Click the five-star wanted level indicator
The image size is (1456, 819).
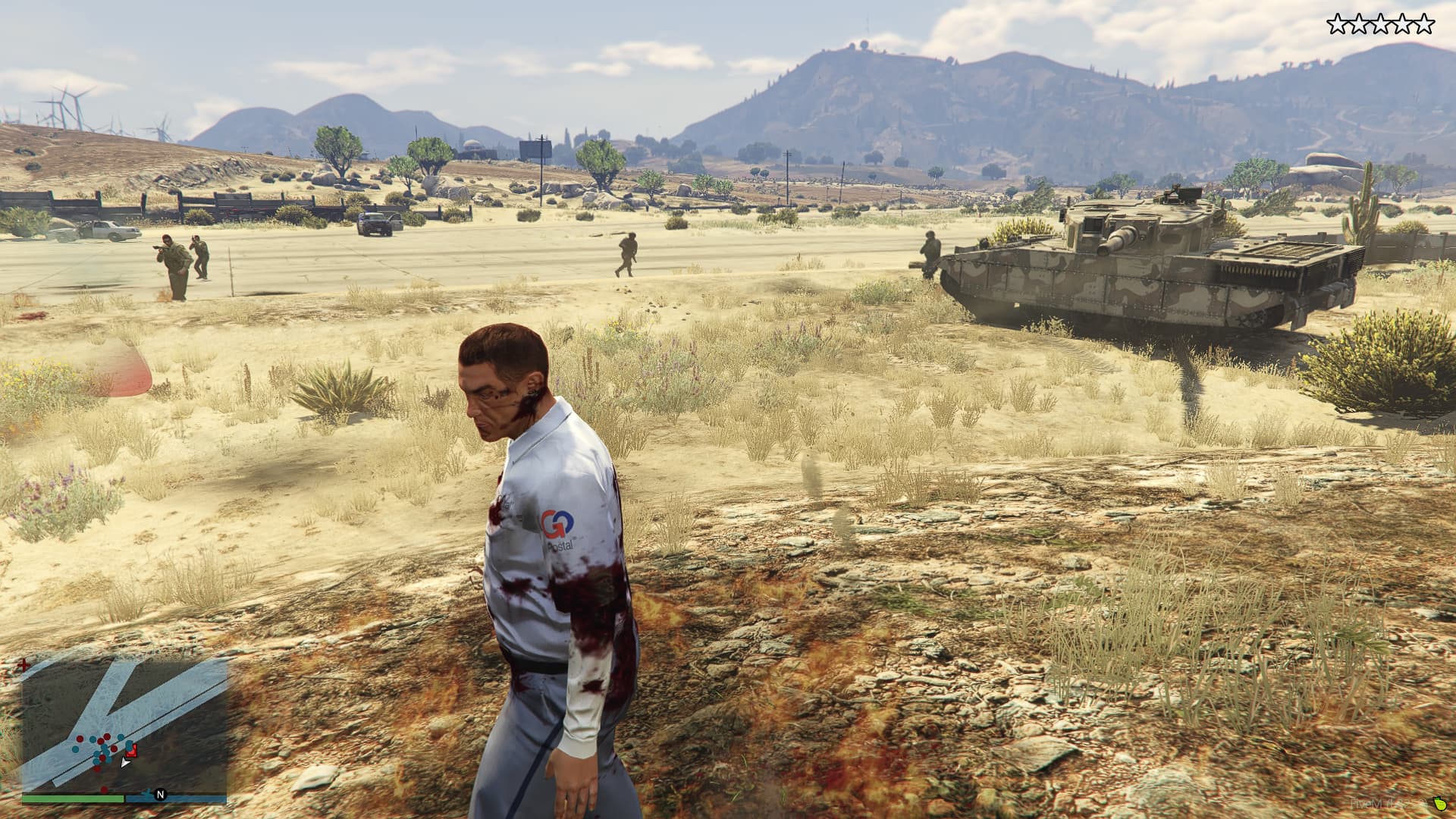[1380, 25]
